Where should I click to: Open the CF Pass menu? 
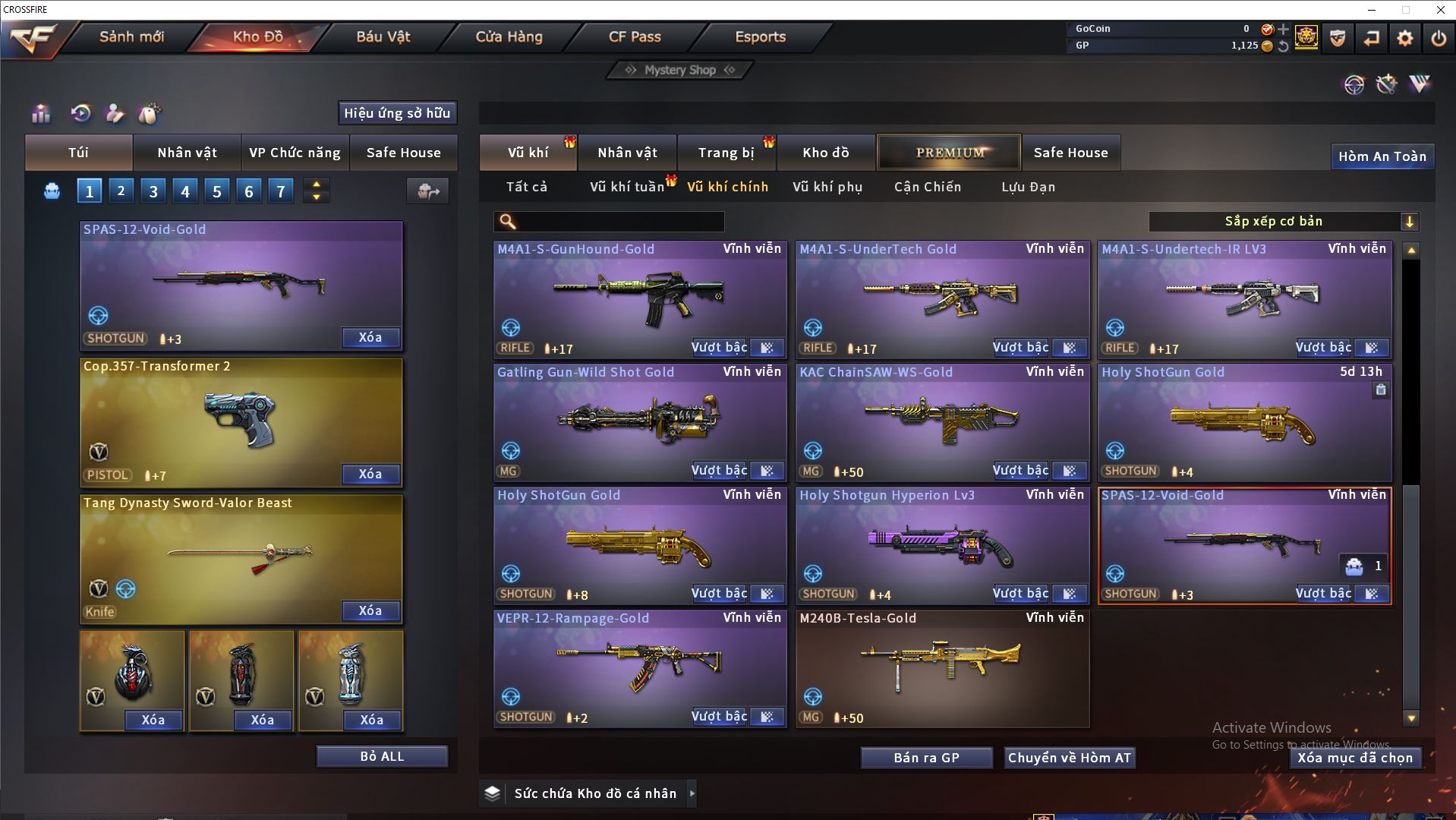click(x=635, y=36)
